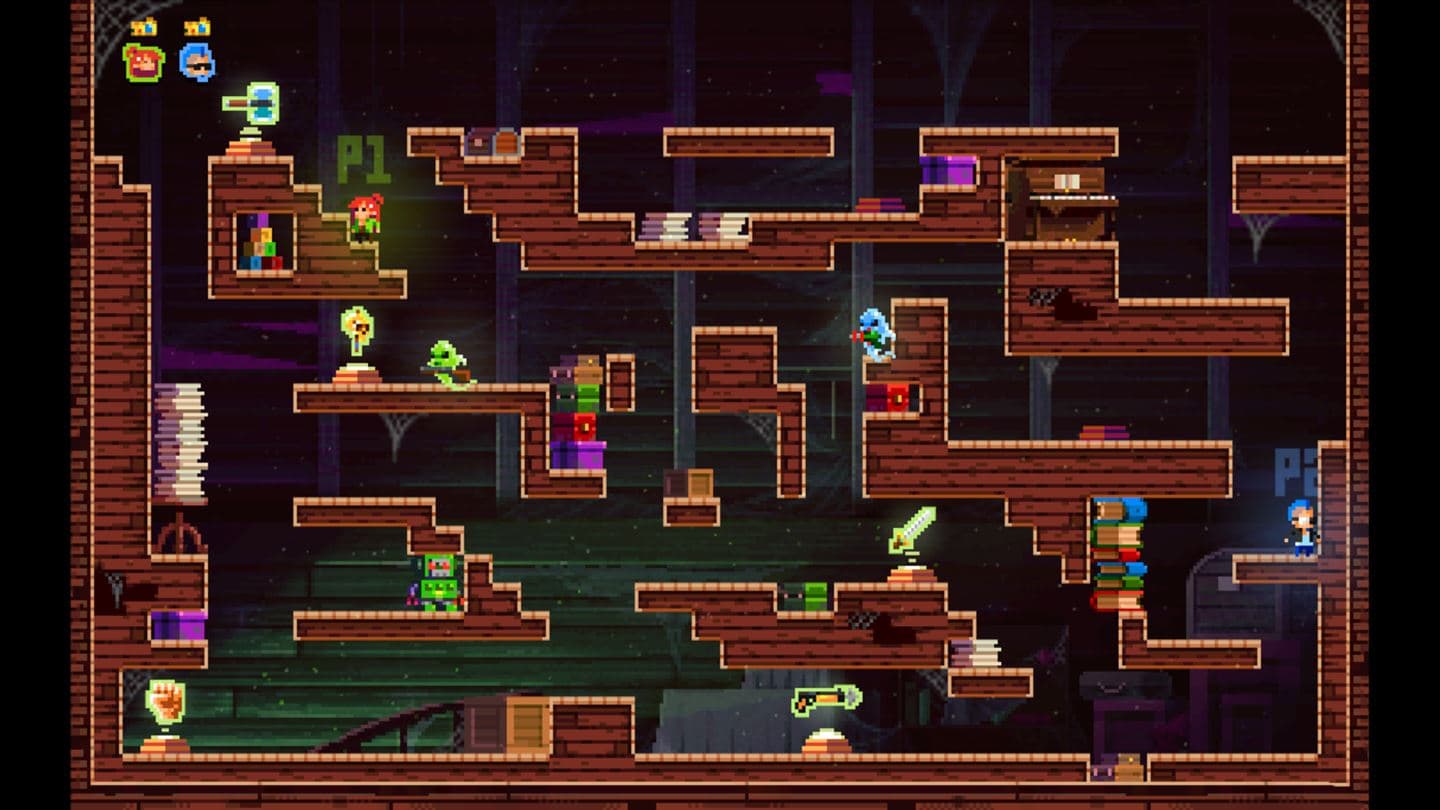Select the green dinosaur creature
Screen dimensions: 1440x810
[x=446, y=362]
